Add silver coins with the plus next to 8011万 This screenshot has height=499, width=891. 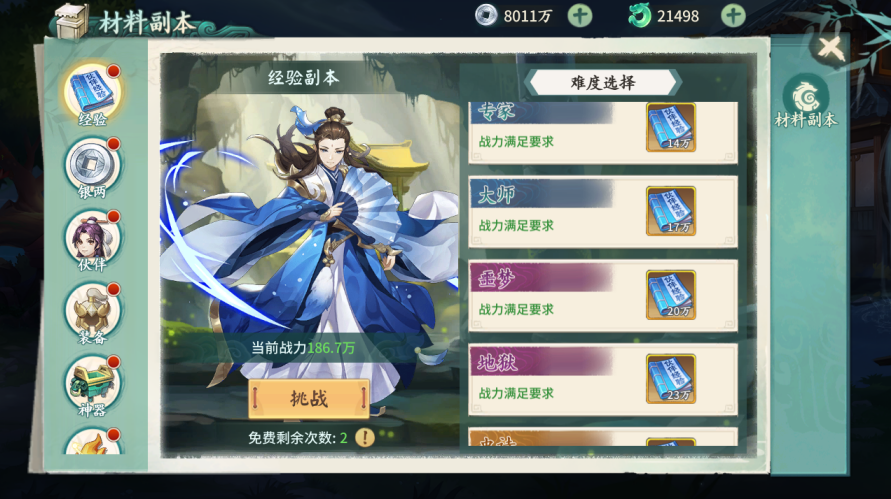click(x=580, y=15)
